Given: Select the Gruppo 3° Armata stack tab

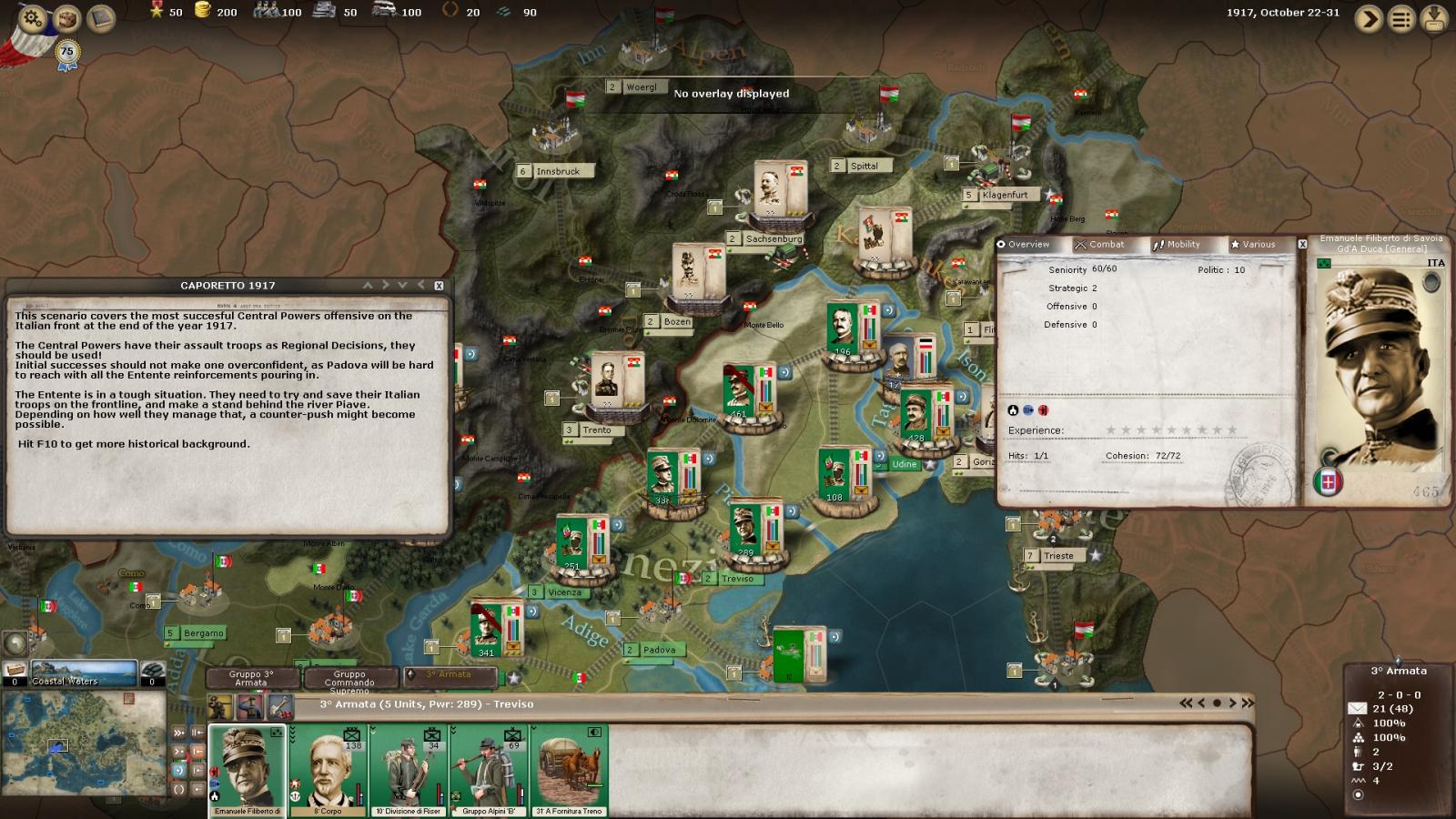Looking at the screenshot, I should pyautogui.click(x=251, y=678).
